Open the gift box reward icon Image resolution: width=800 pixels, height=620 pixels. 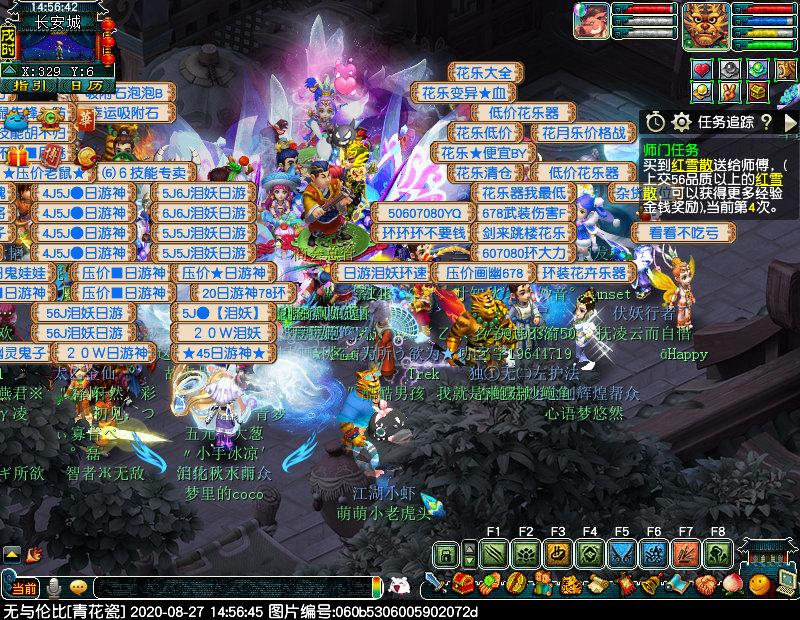16,156
